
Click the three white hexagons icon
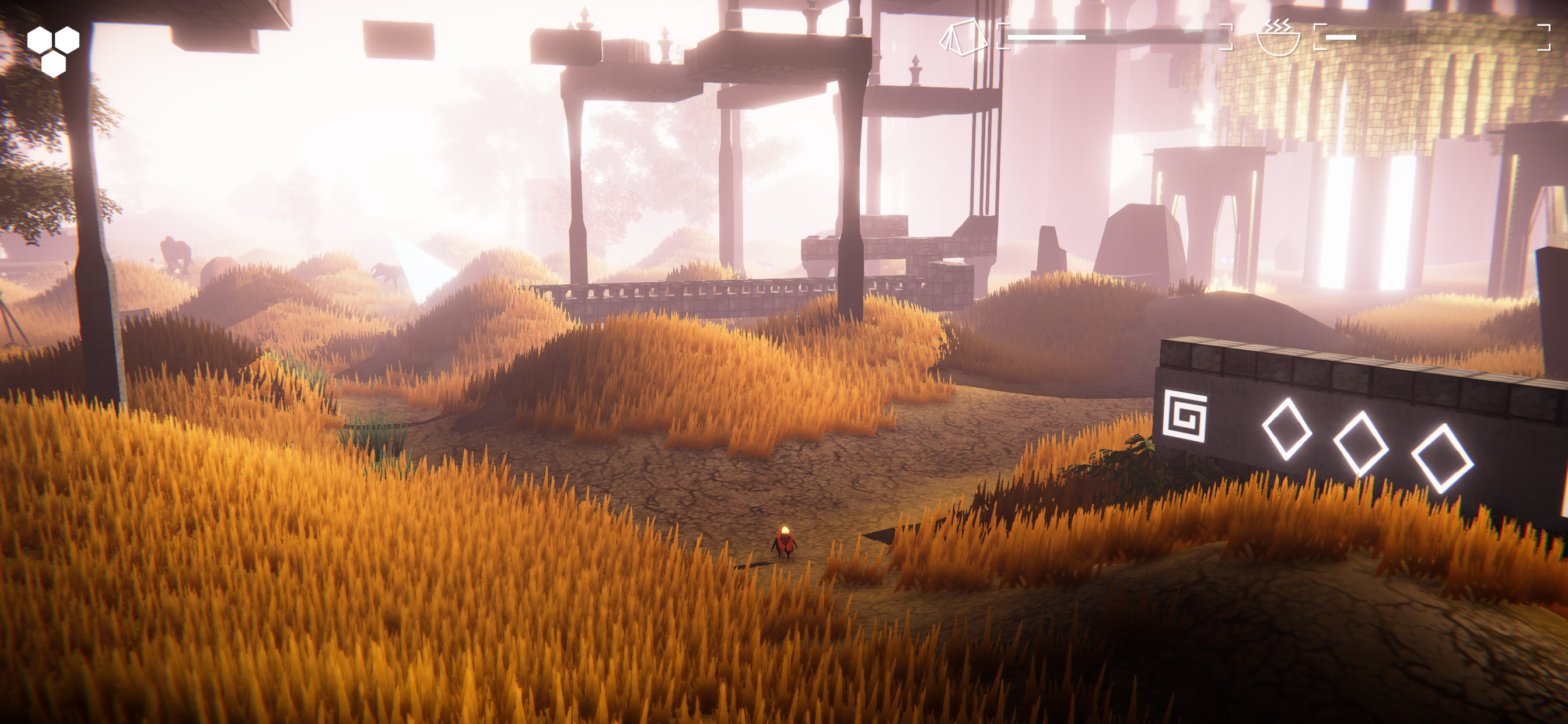(x=54, y=51)
